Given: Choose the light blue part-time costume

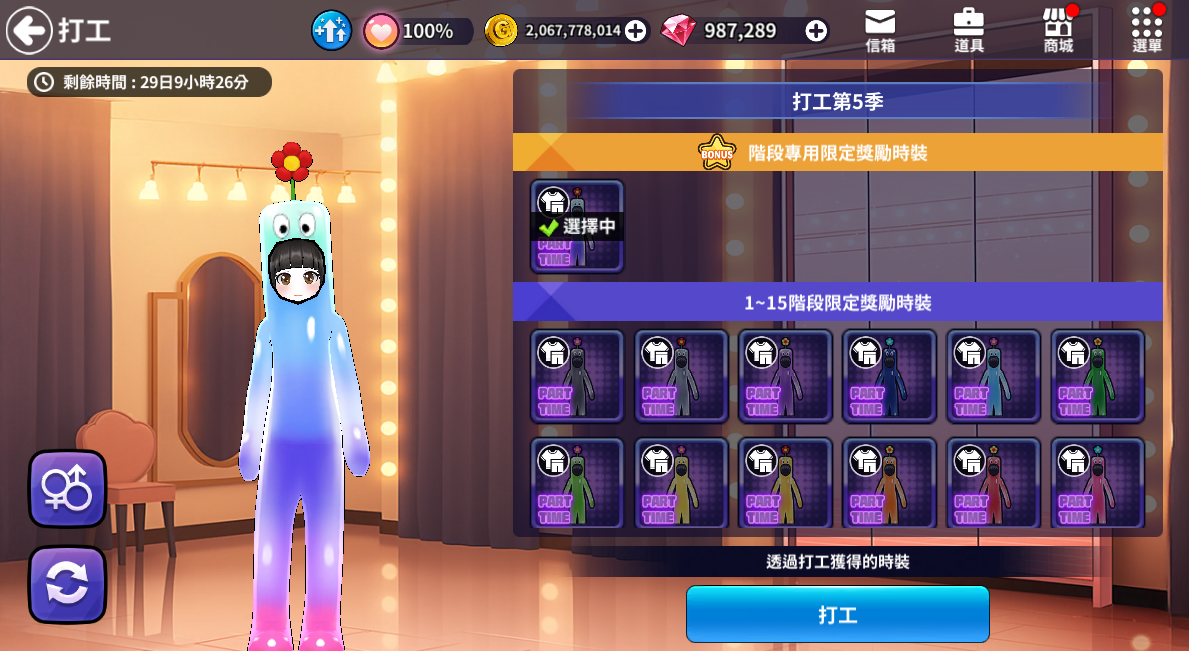Looking at the screenshot, I should tap(993, 376).
